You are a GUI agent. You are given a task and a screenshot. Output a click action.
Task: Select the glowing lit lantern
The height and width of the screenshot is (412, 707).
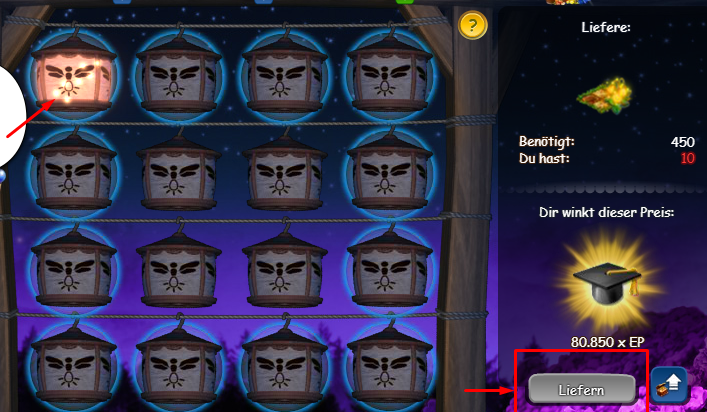point(69,73)
